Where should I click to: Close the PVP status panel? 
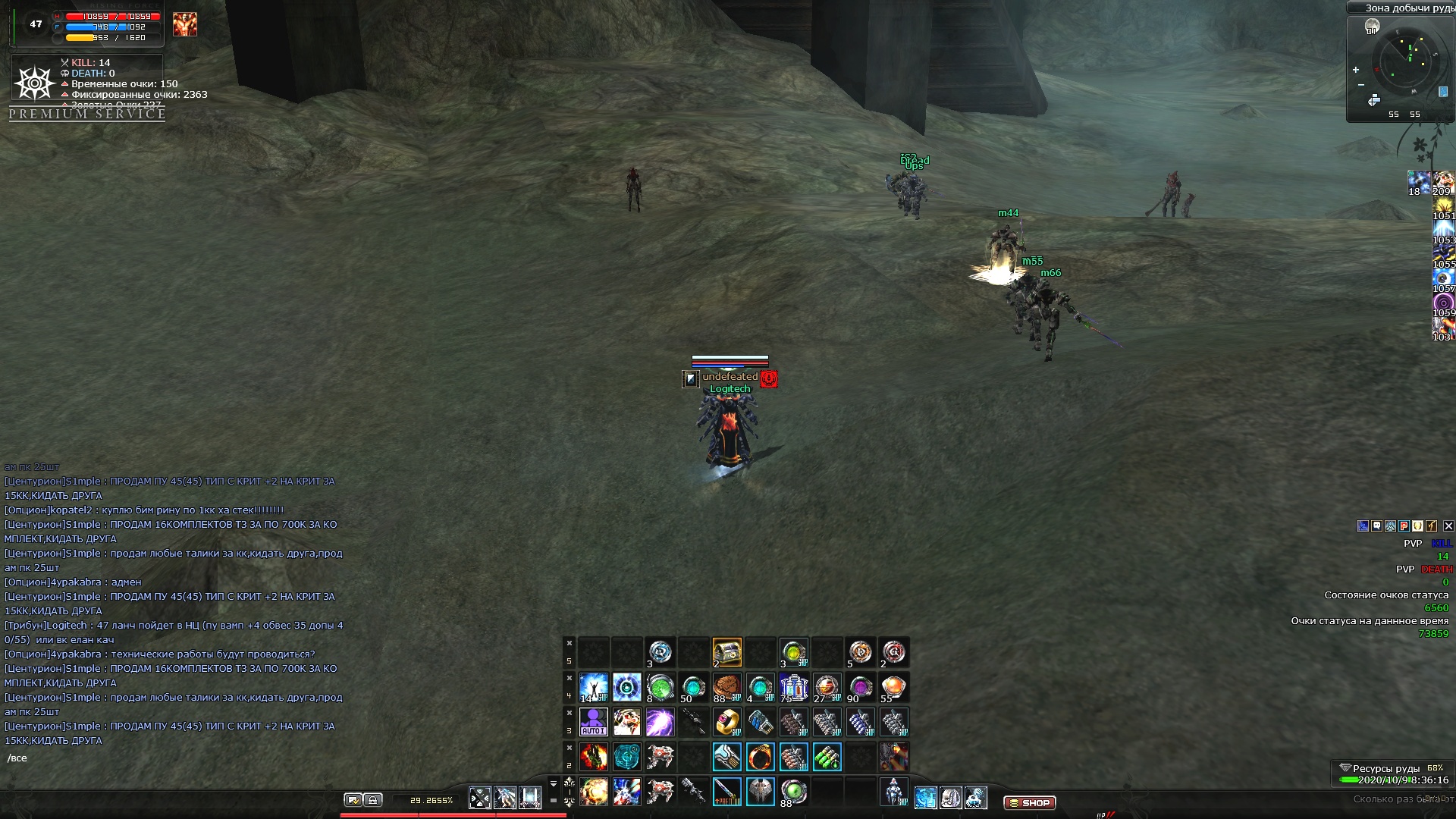coord(1448,526)
